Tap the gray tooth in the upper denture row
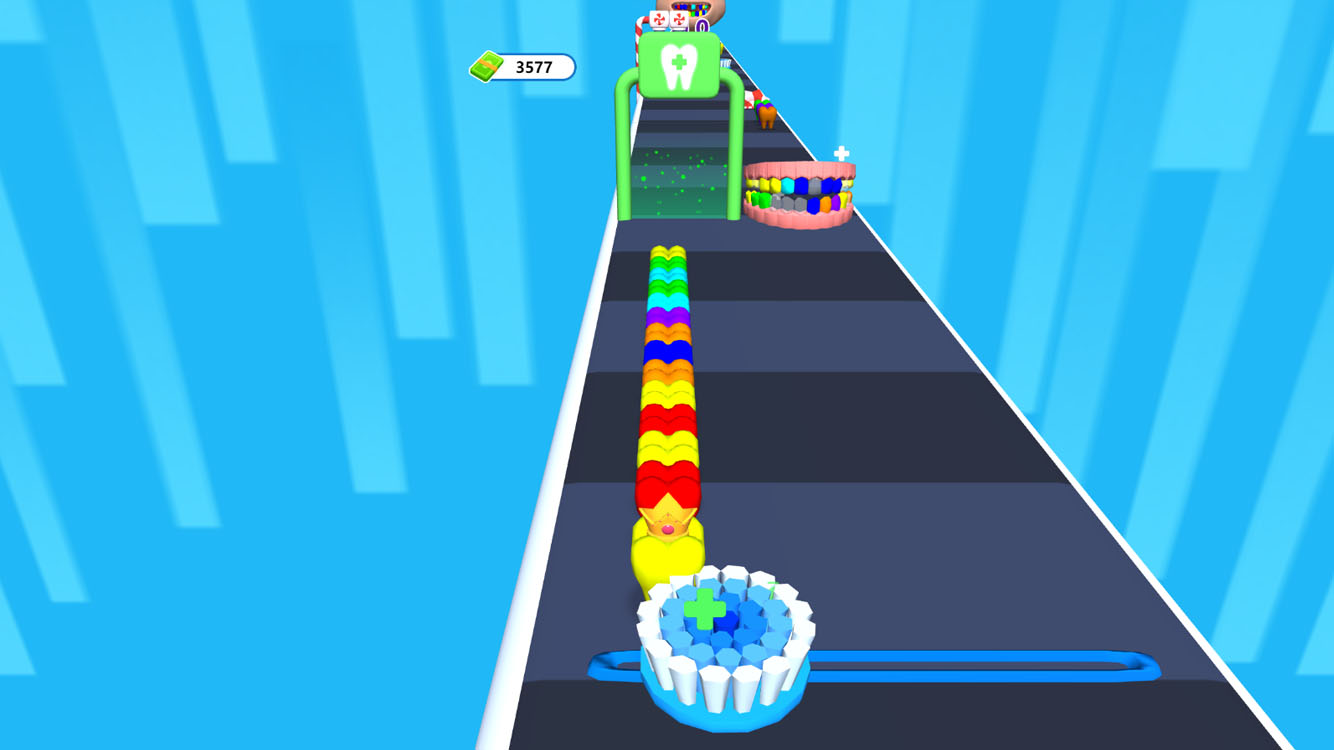 813,184
